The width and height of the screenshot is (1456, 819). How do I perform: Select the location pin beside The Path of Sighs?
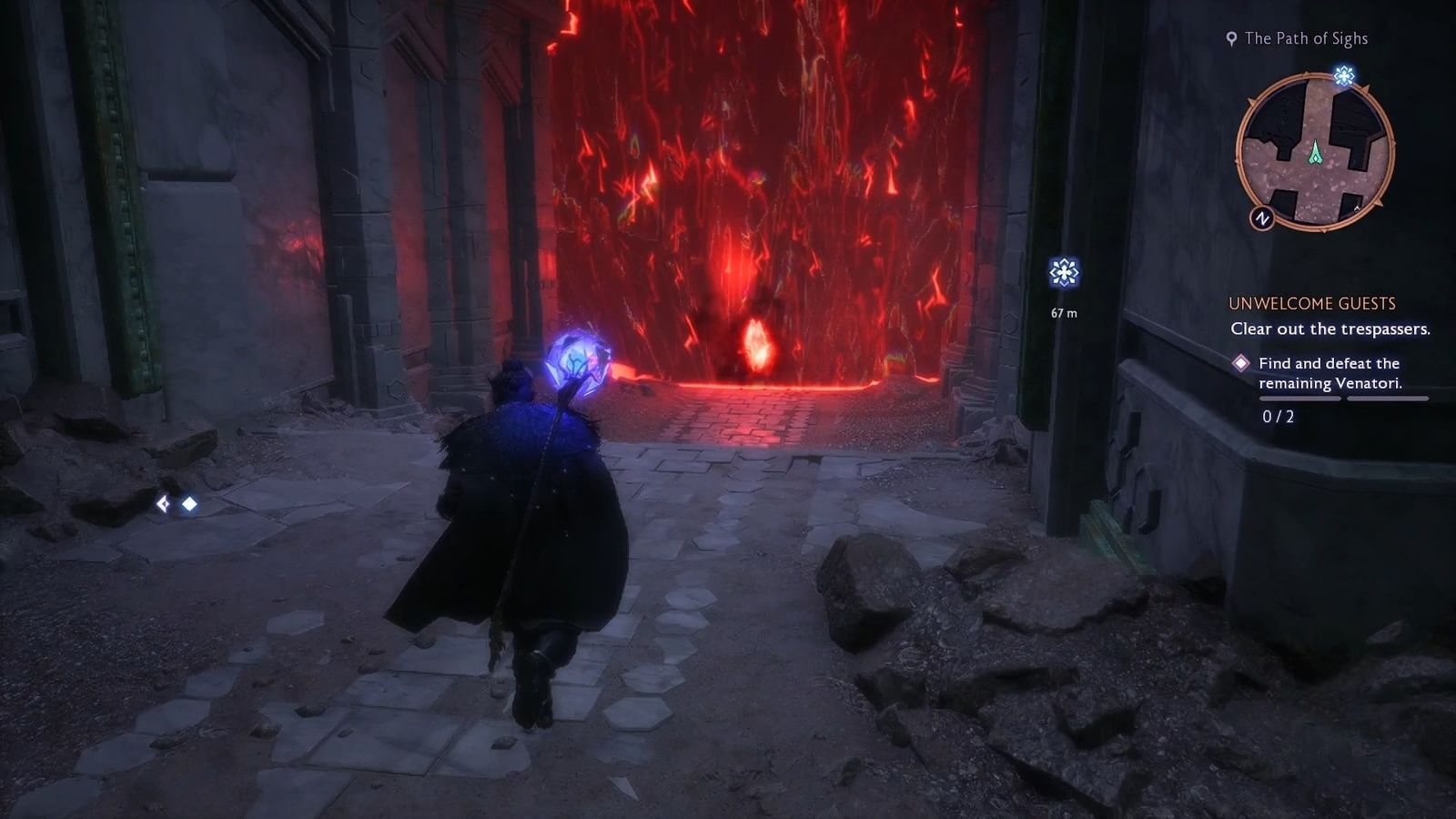(x=1230, y=38)
